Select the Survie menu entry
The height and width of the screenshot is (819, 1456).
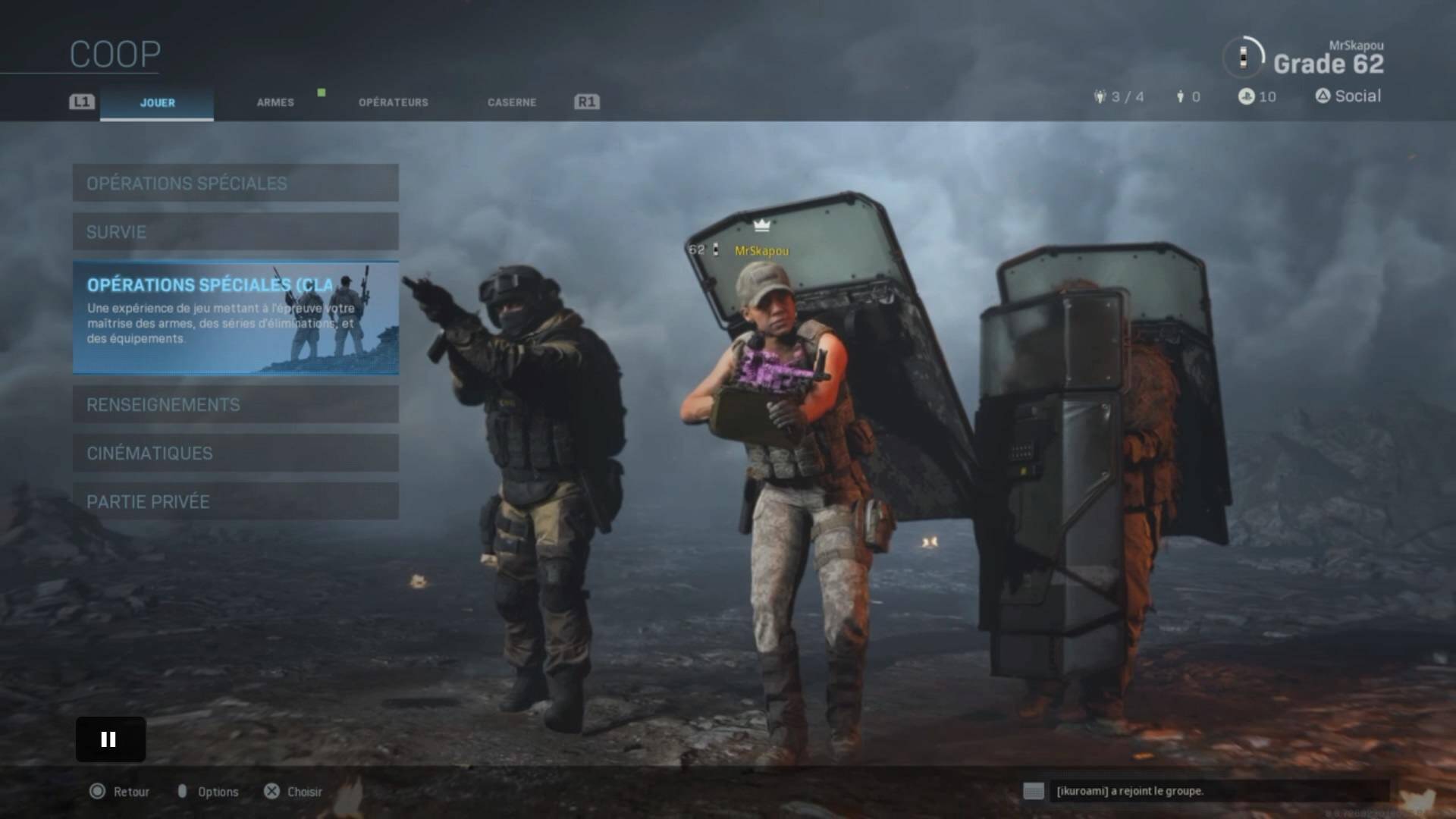[x=235, y=231]
